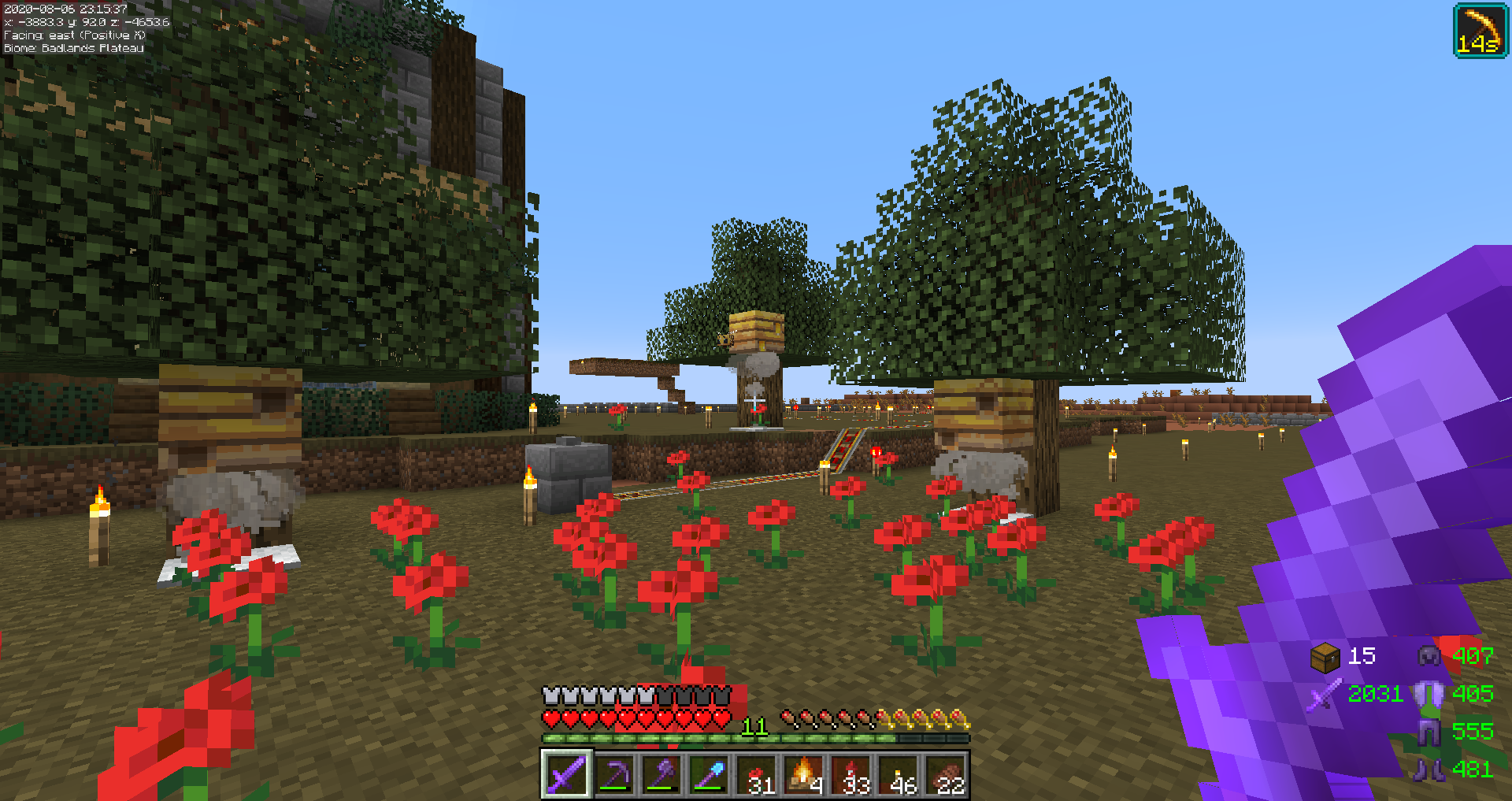
Task: Select the poppy stack hotbar slot
Action: 756,774
